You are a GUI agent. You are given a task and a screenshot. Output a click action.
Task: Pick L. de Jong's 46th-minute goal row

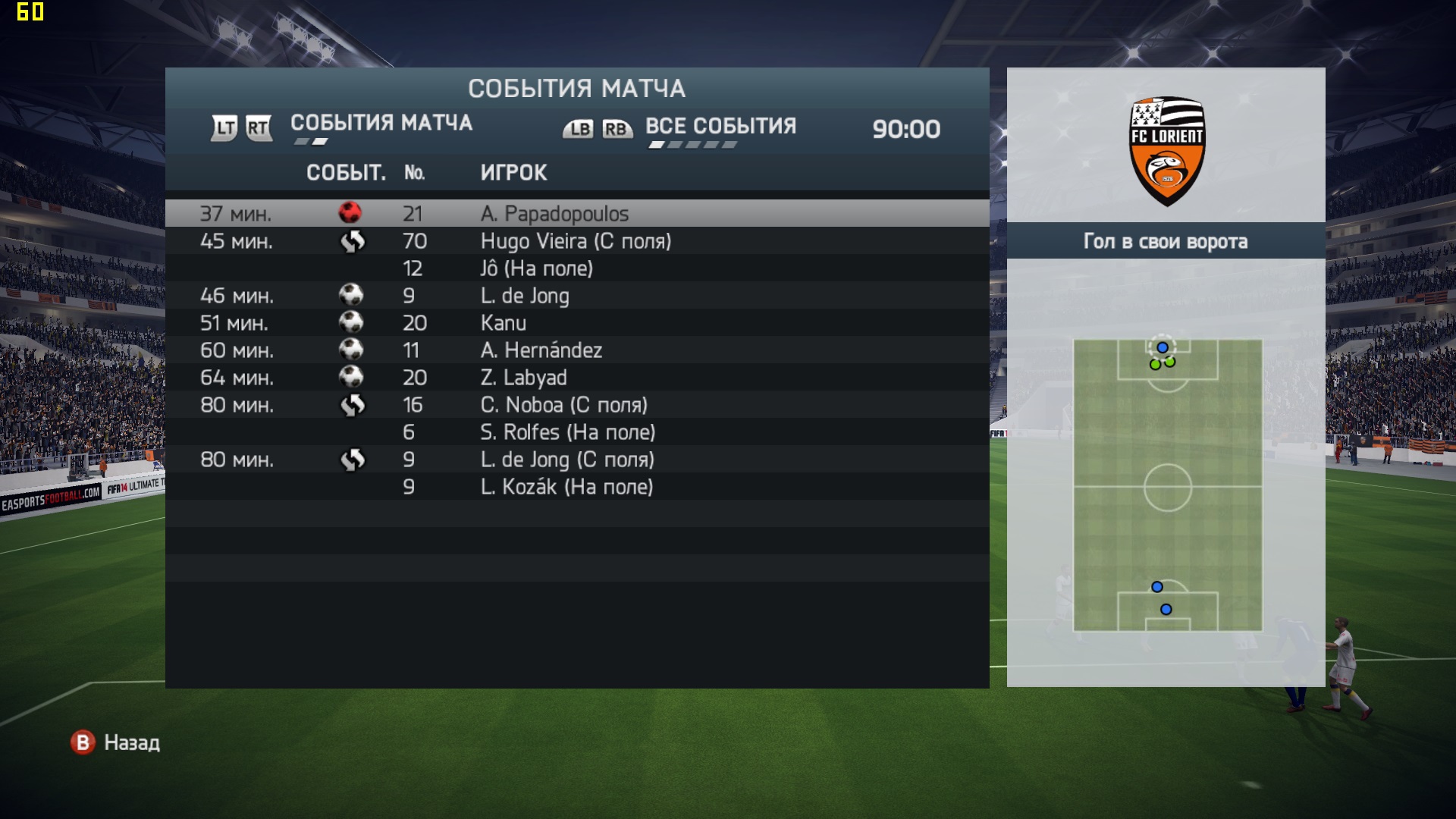pyautogui.click(x=576, y=296)
